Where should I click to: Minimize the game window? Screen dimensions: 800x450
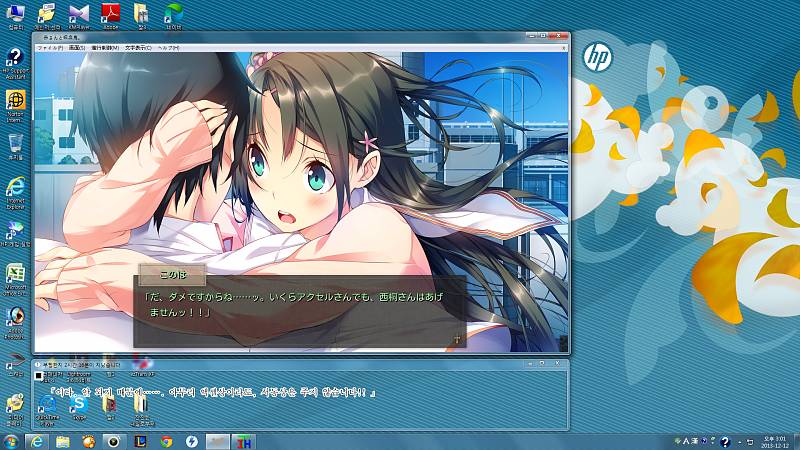[x=529, y=36]
